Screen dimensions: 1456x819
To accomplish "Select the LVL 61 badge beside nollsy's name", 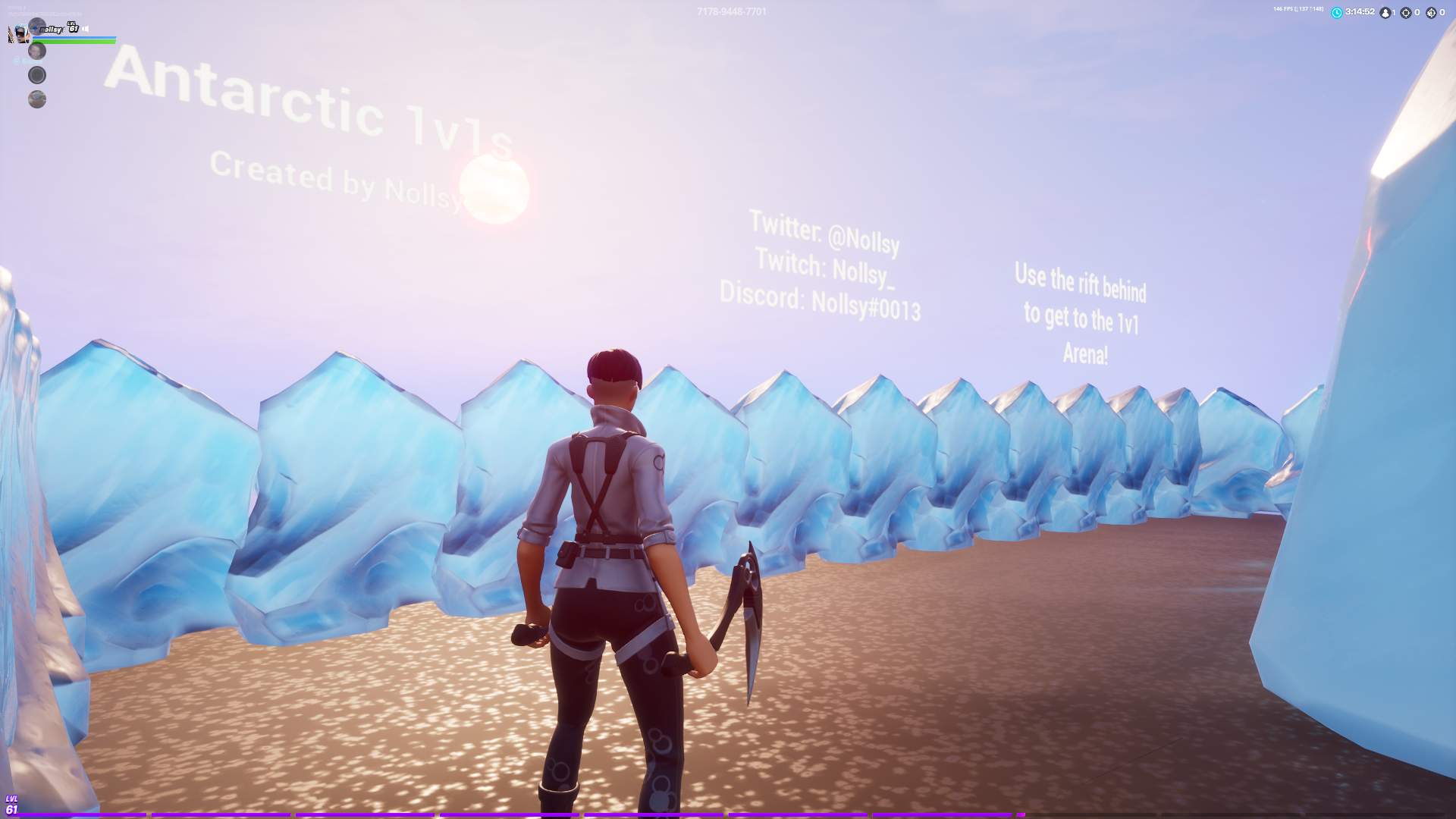I will coord(73,28).
